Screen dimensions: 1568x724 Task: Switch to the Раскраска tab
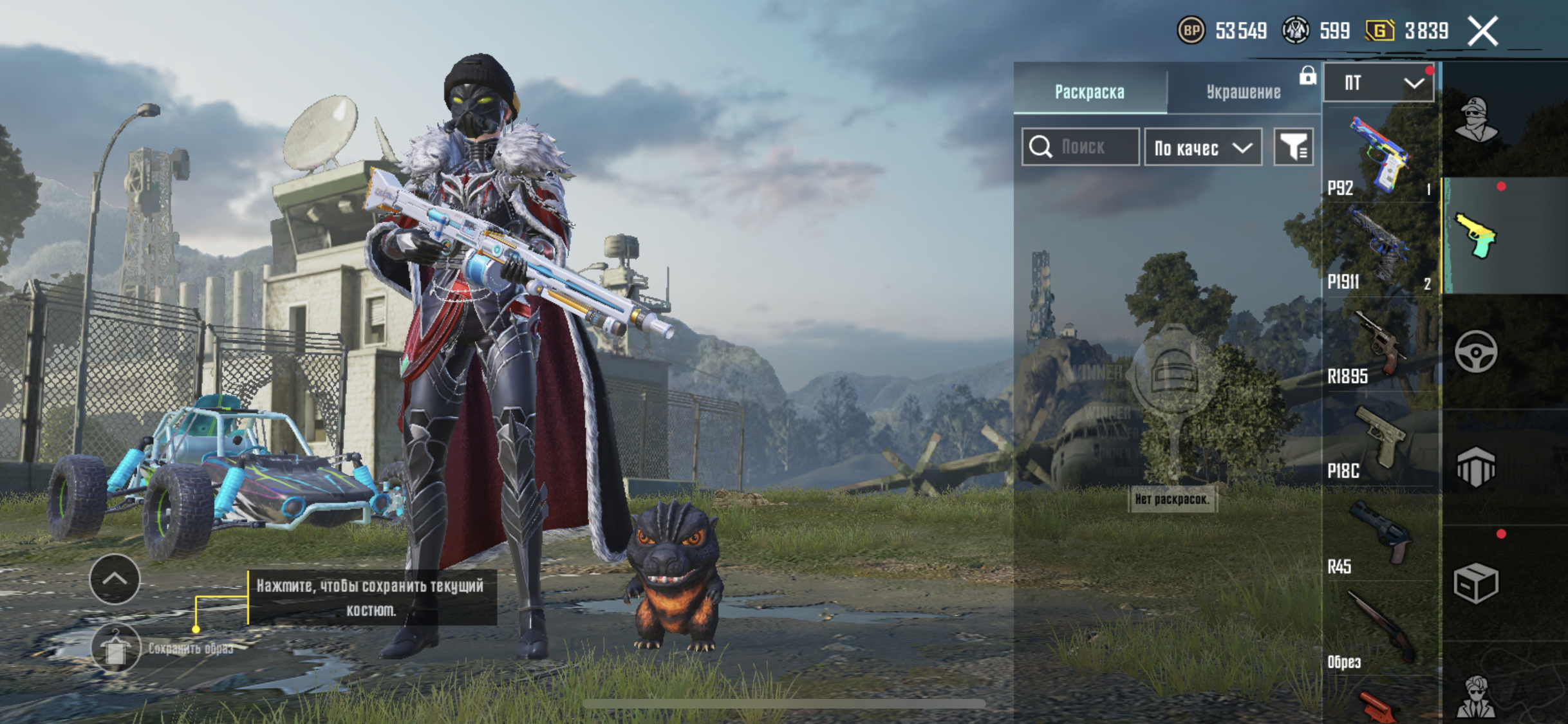pyautogui.click(x=1089, y=92)
